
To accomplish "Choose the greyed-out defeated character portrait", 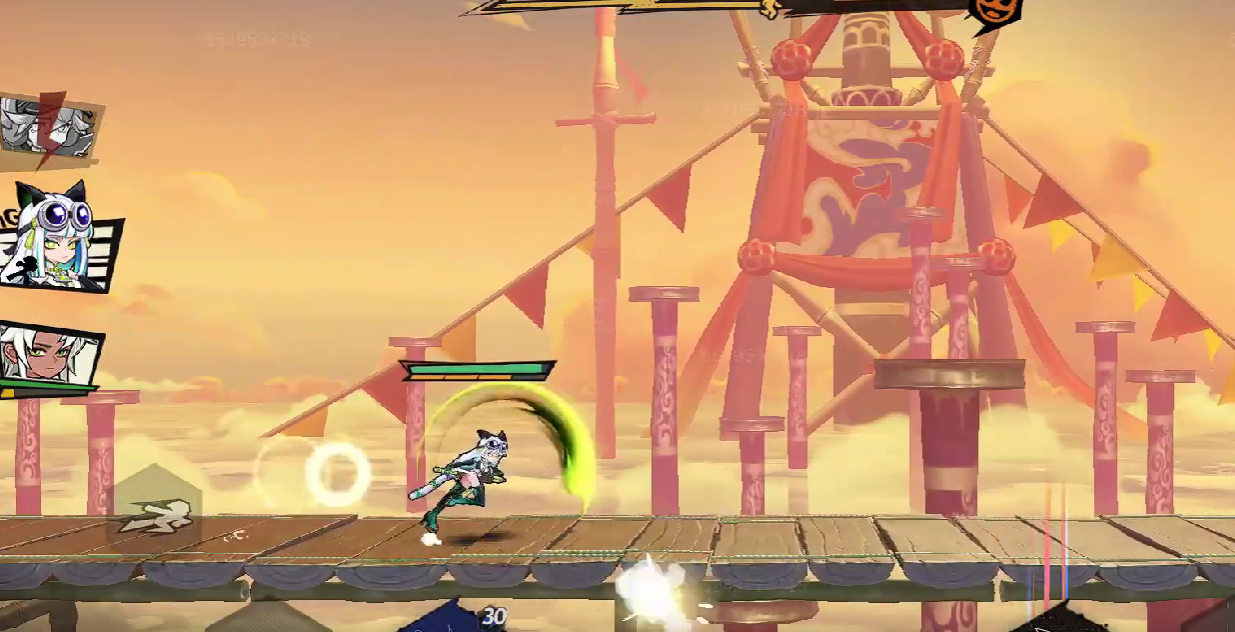I will (x=48, y=127).
